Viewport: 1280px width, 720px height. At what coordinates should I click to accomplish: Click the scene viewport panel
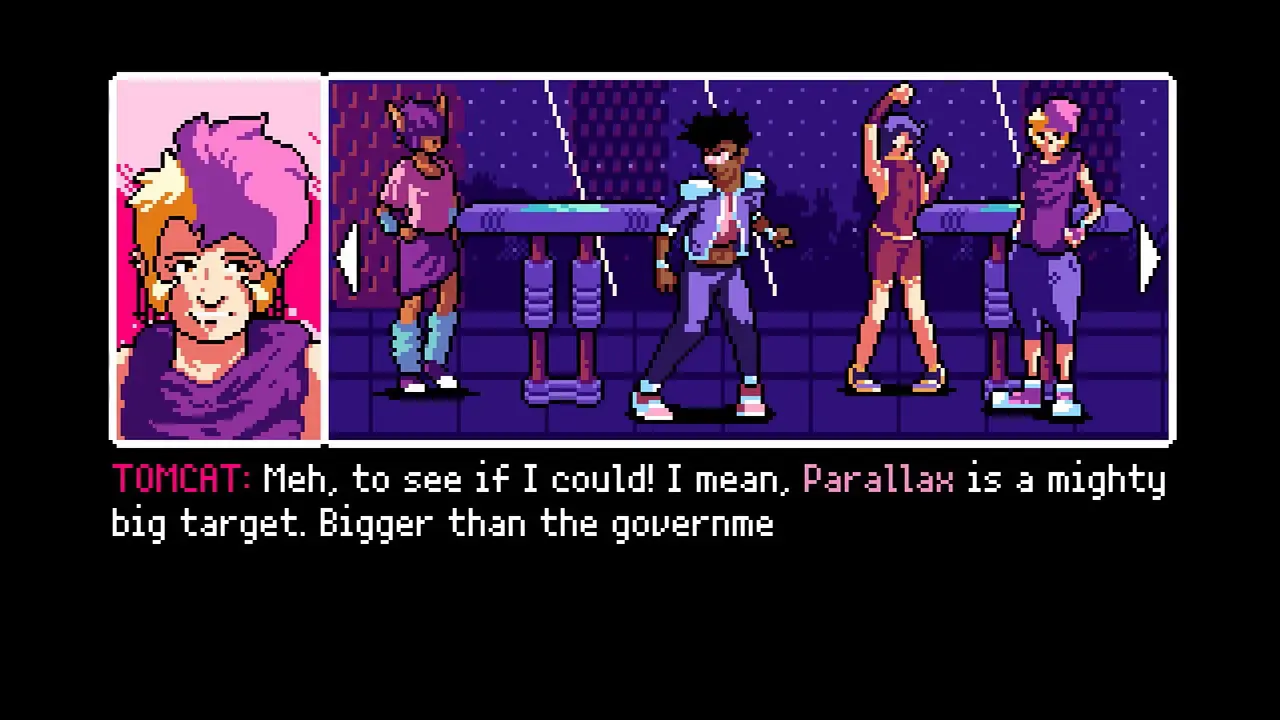[x=748, y=258]
